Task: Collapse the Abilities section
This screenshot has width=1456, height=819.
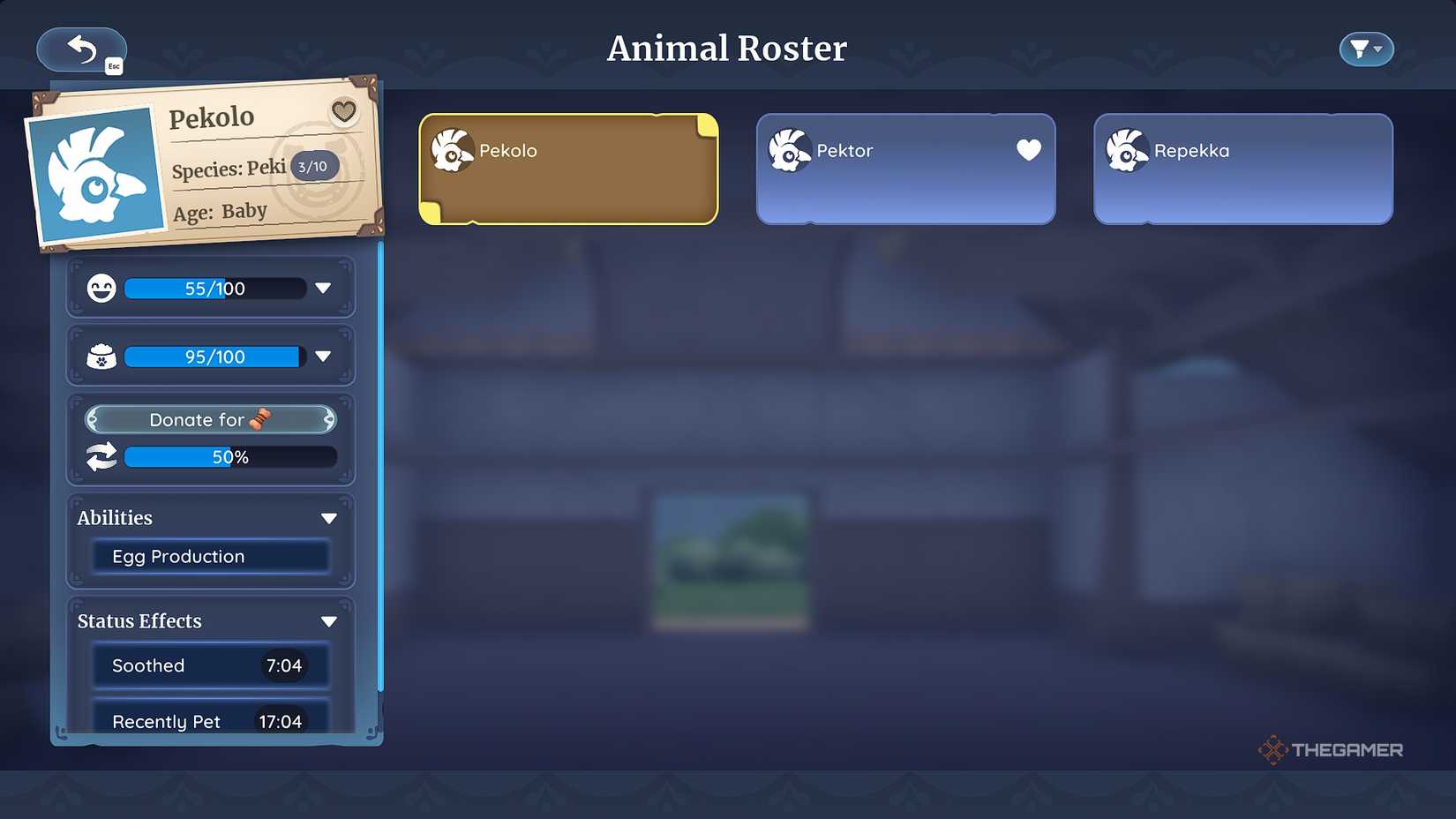Action: pyautogui.click(x=328, y=518)
